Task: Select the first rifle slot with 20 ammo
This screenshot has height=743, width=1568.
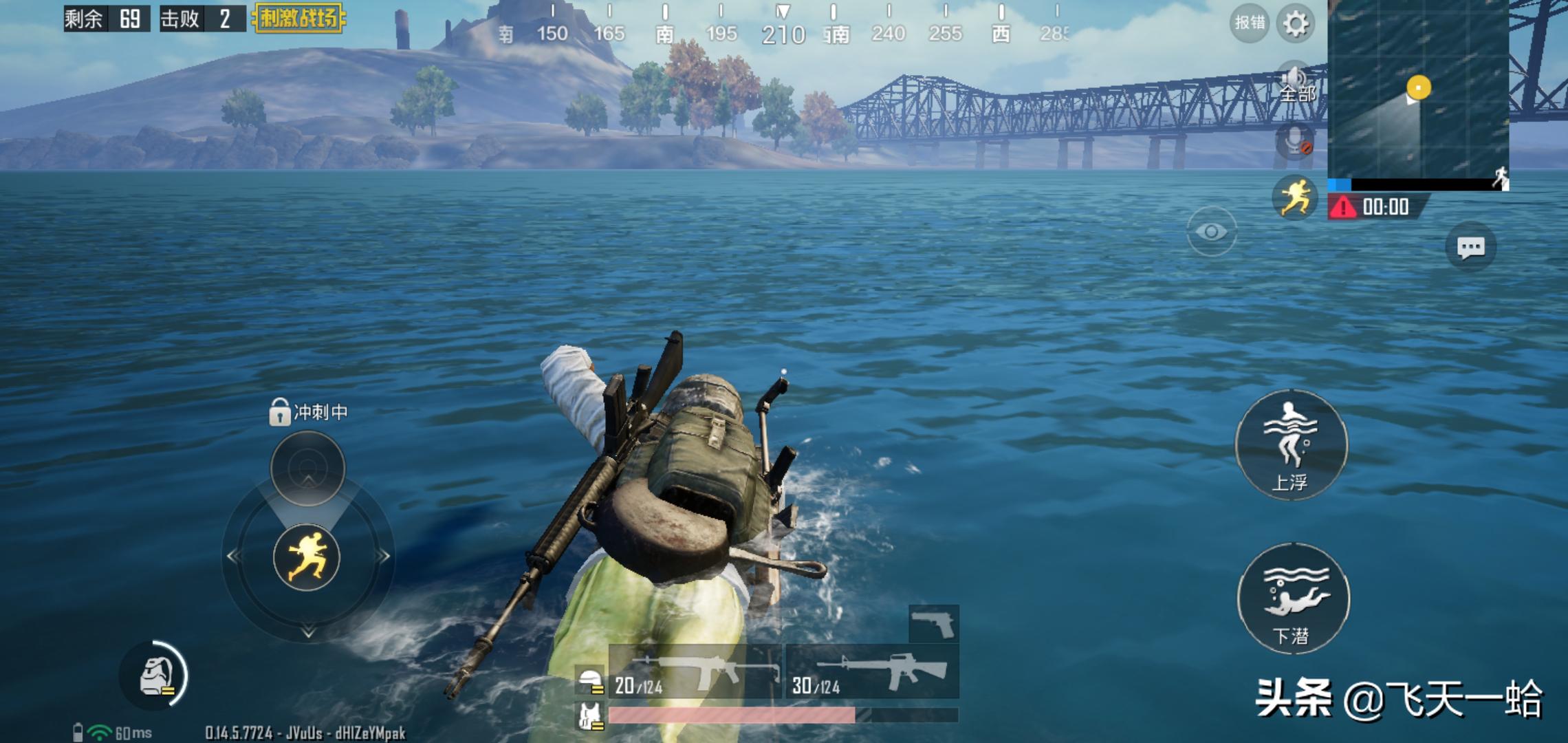Action: 695,672
